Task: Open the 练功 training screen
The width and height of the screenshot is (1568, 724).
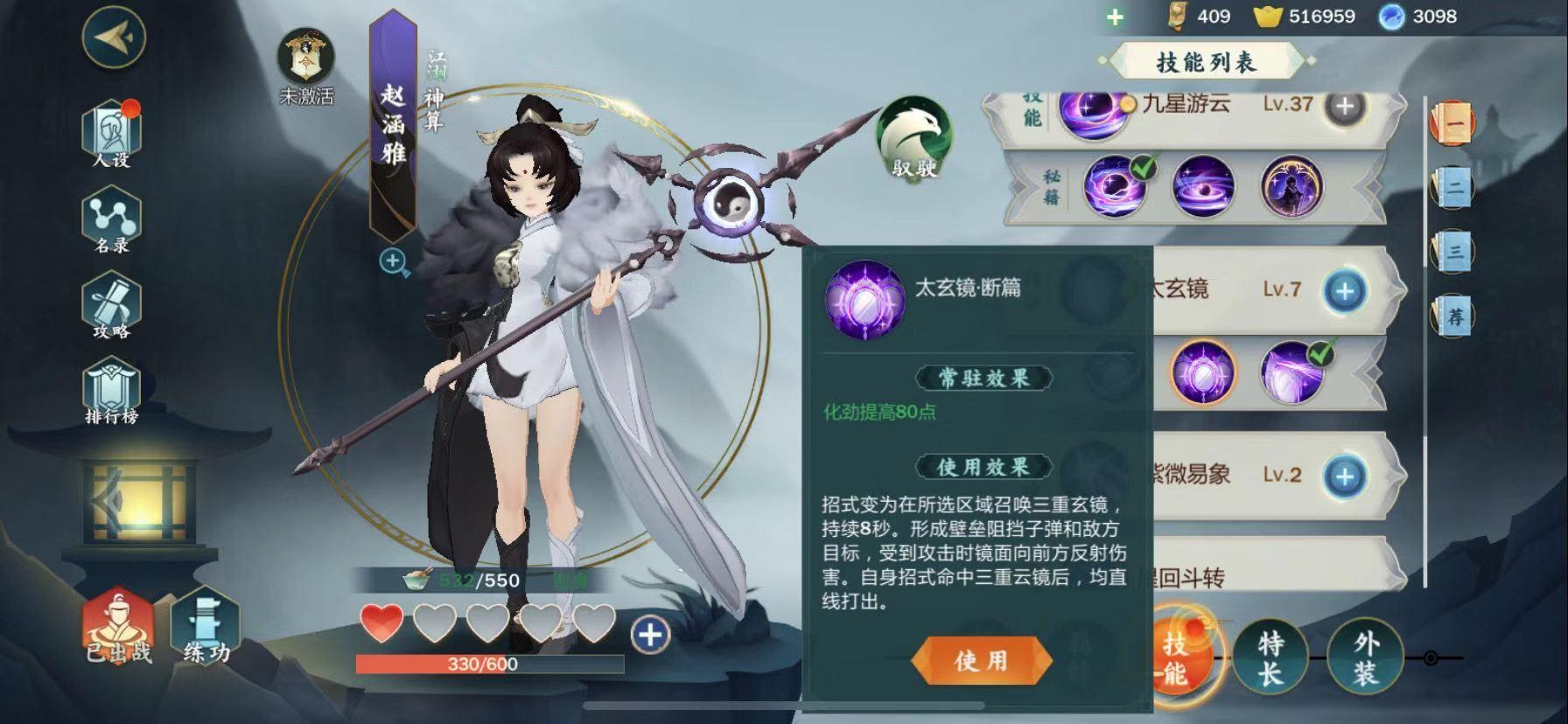Action: 206,627
